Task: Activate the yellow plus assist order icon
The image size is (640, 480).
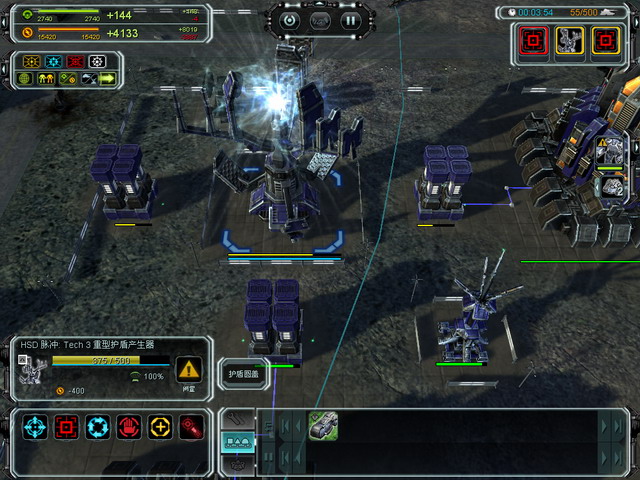Action: (159, 427)
